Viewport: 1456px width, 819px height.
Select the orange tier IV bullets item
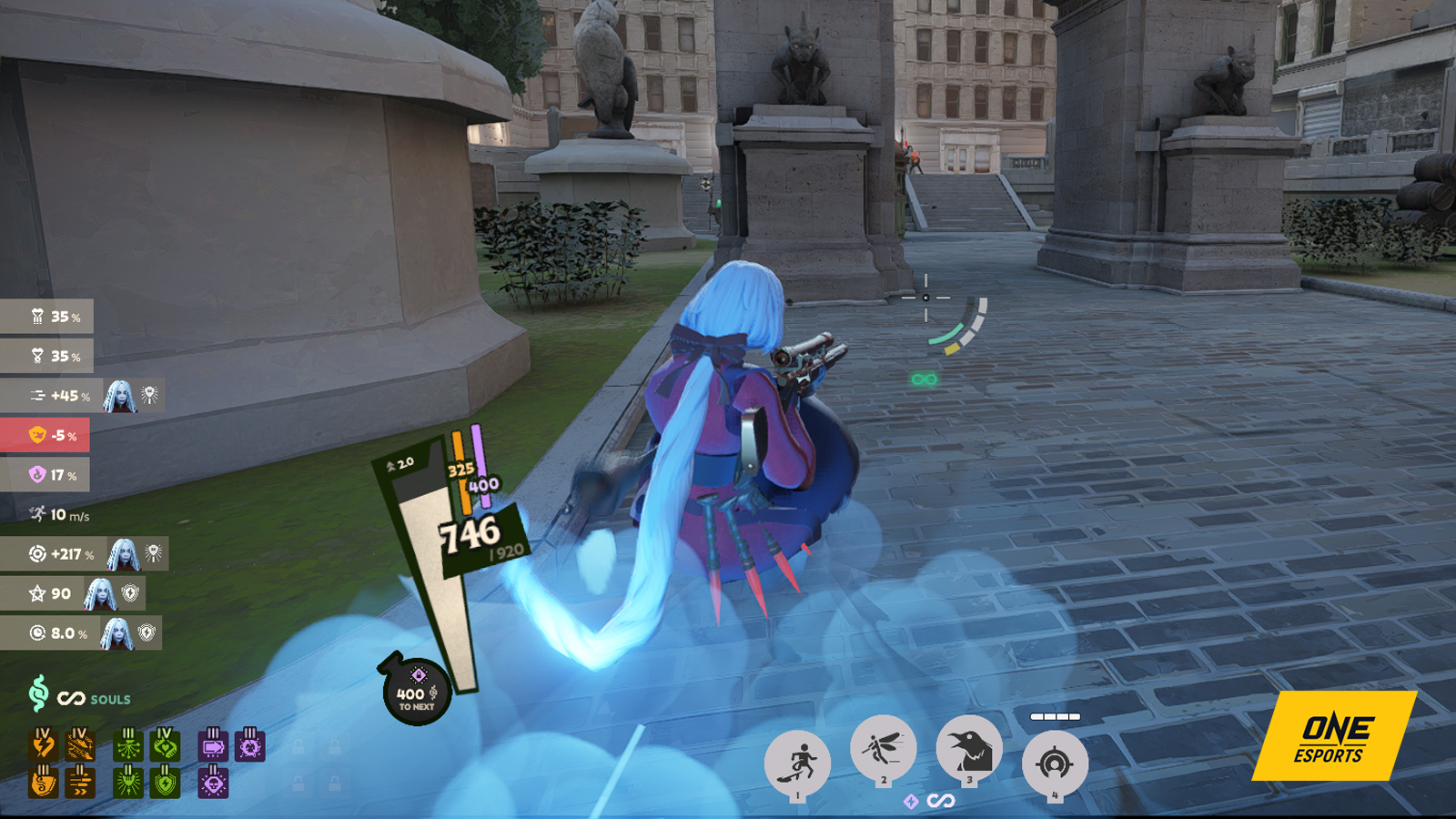coord(80,745)
